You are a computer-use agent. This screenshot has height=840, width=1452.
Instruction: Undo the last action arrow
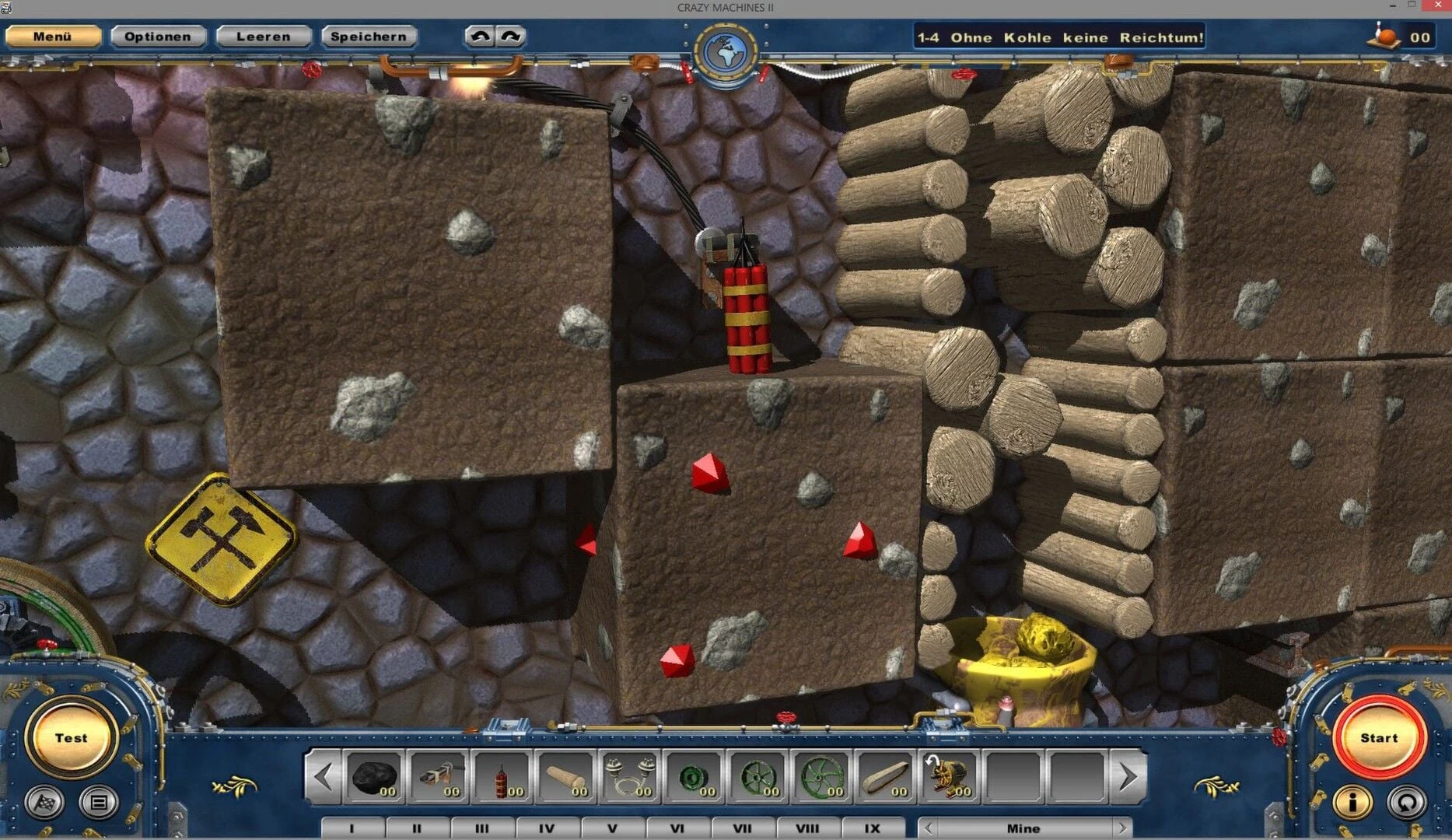point(480,37)
